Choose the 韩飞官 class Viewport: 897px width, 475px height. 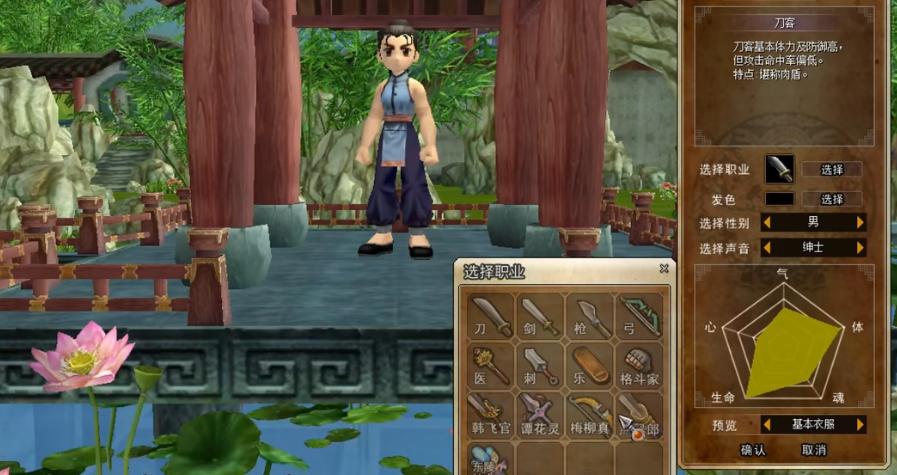(x=490, y=414)
